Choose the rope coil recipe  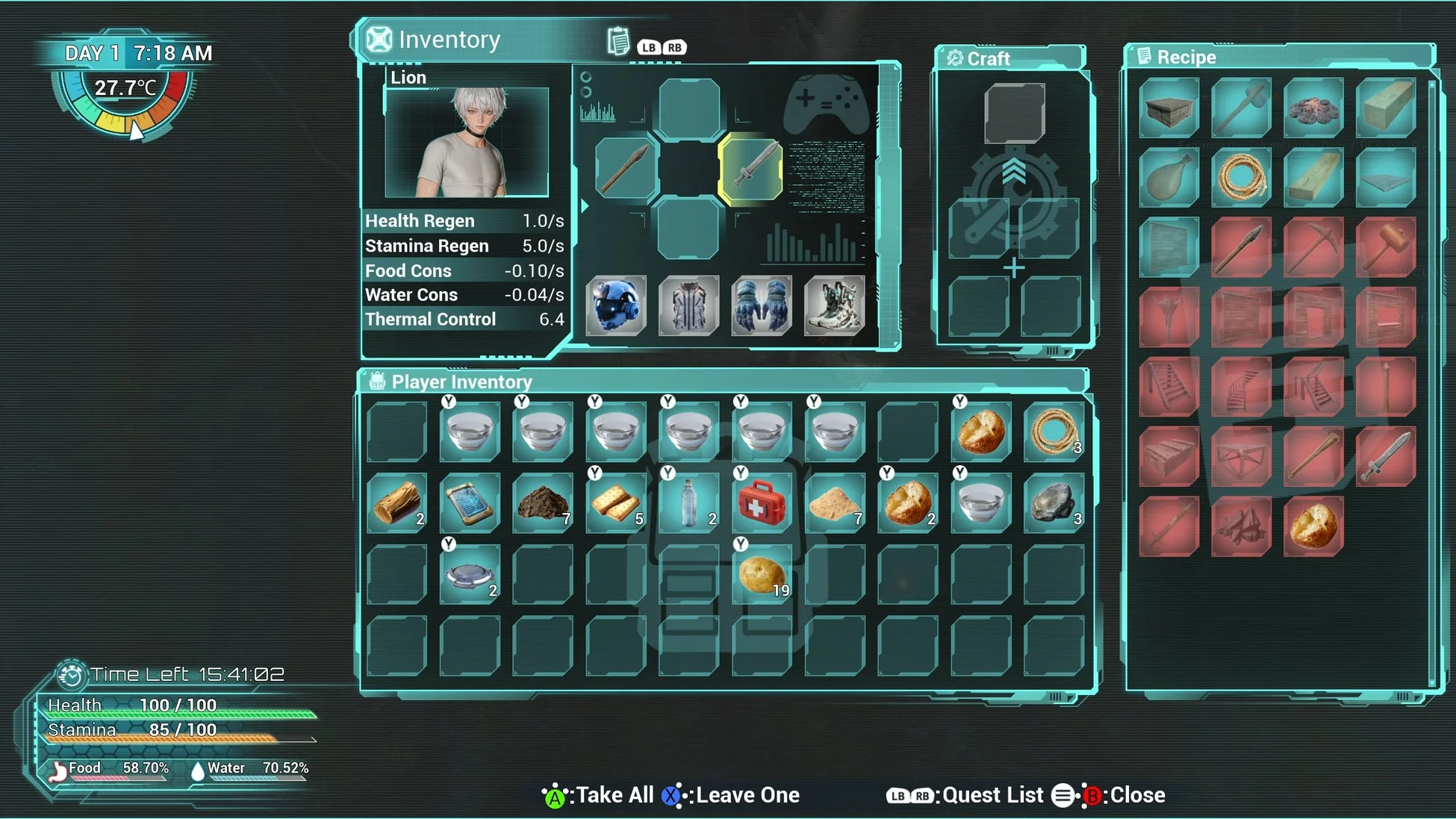click(1241, 178)
